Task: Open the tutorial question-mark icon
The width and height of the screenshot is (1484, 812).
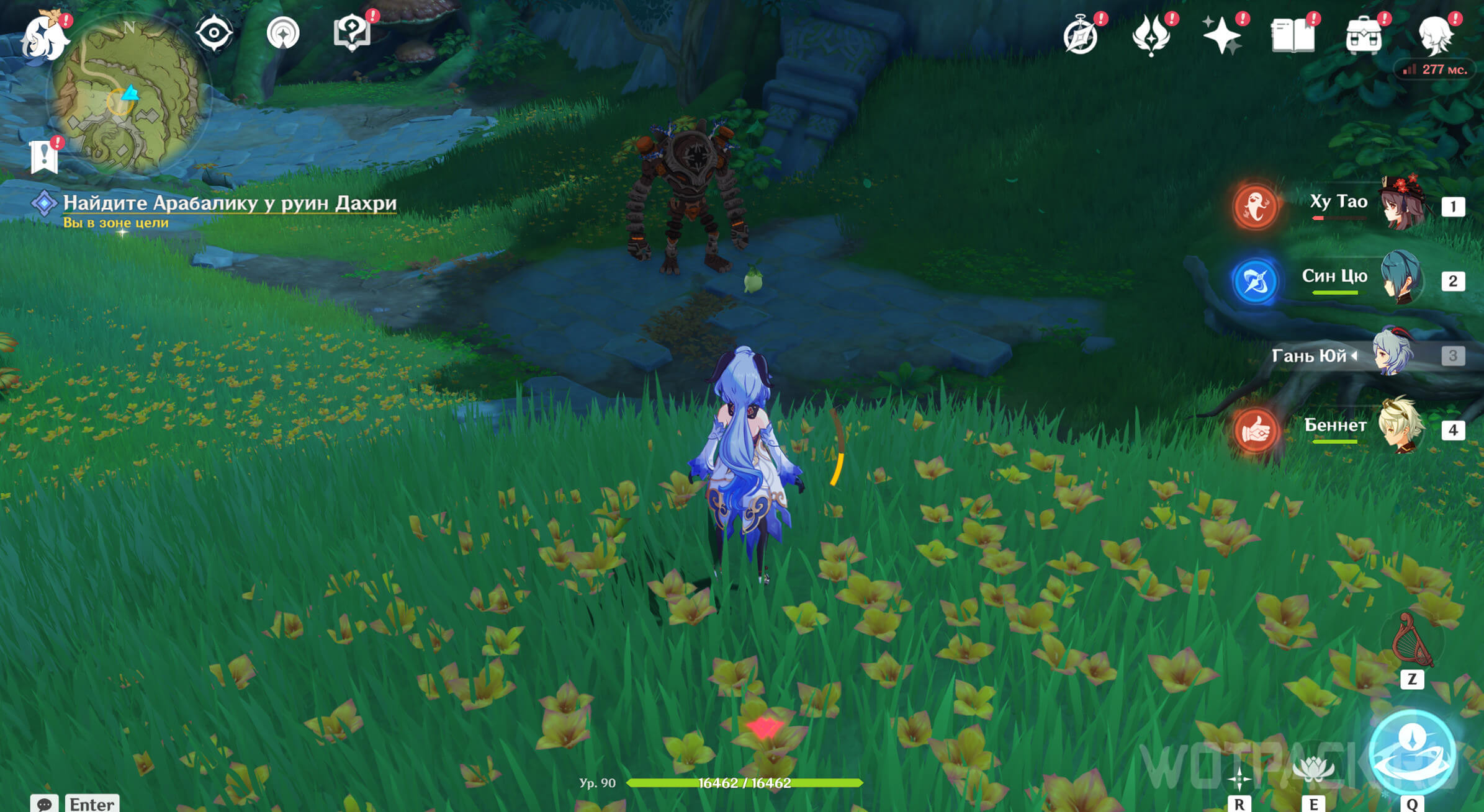Action: pos(352,33)
